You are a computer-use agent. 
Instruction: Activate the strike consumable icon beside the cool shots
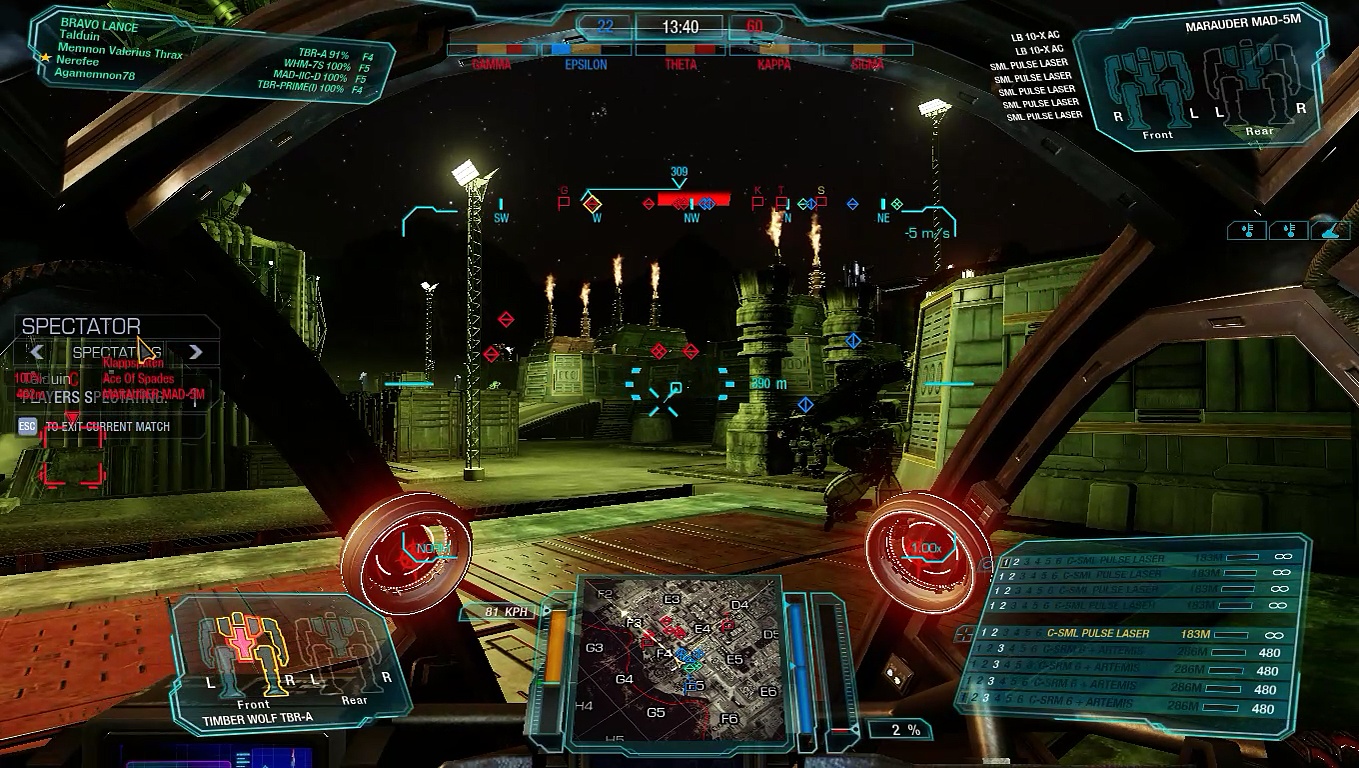1331,230
